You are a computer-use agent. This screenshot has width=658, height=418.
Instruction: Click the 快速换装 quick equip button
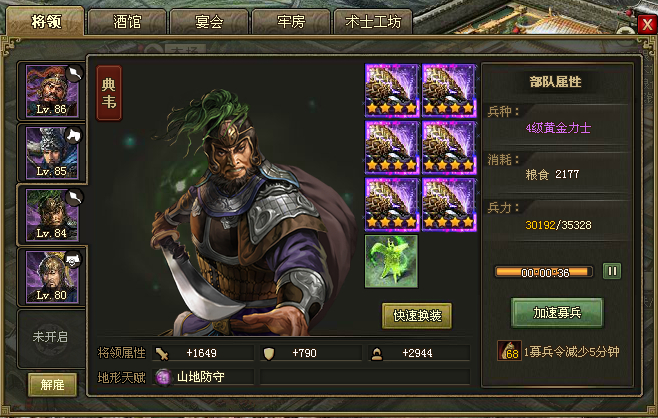417,316
